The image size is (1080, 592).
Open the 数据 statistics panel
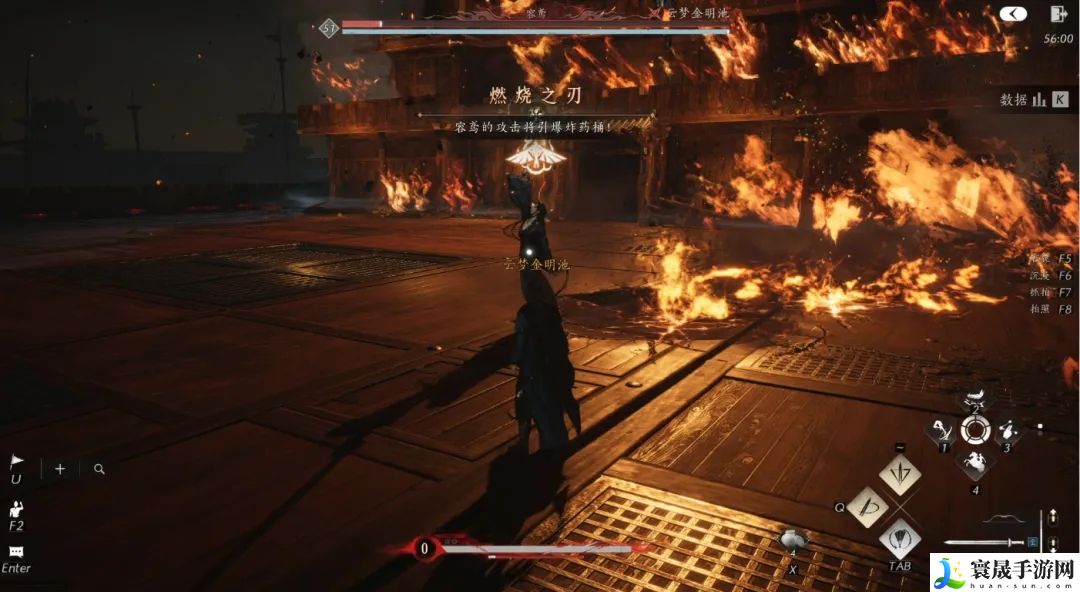point(1035,99)
